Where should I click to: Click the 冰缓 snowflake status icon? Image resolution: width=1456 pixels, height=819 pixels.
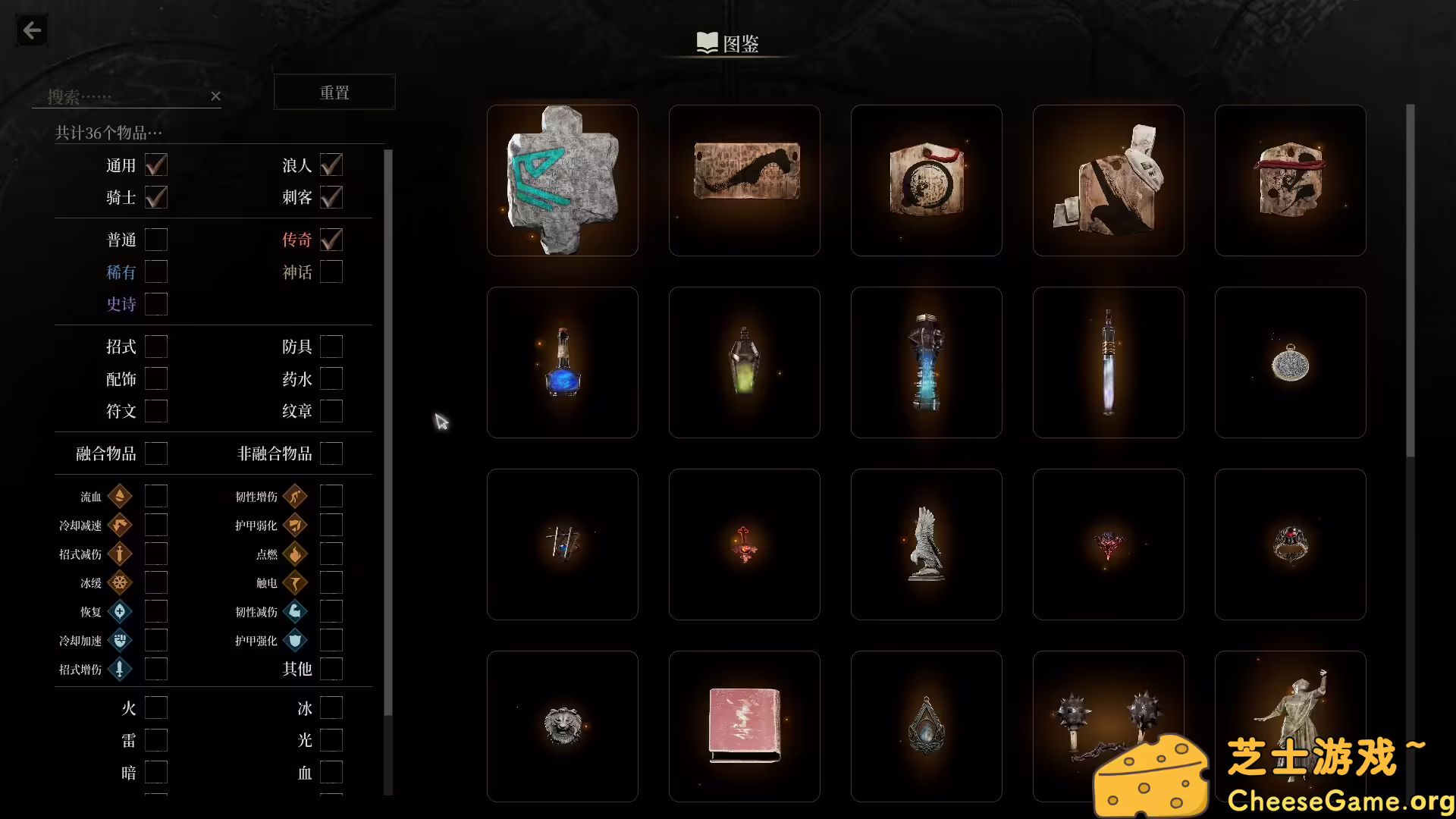pyautogui.click(x=120, y=582)
